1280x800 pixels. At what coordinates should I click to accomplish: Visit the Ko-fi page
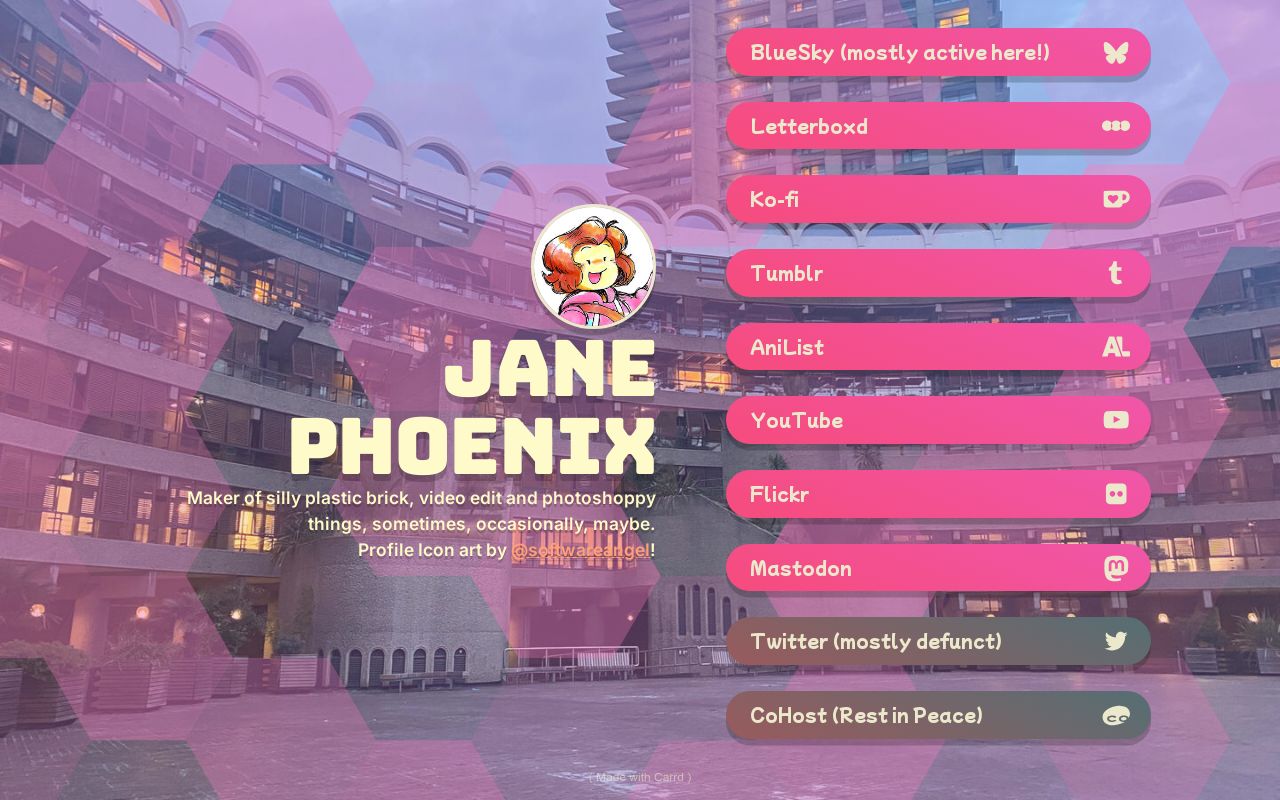(x=900, y=199)
